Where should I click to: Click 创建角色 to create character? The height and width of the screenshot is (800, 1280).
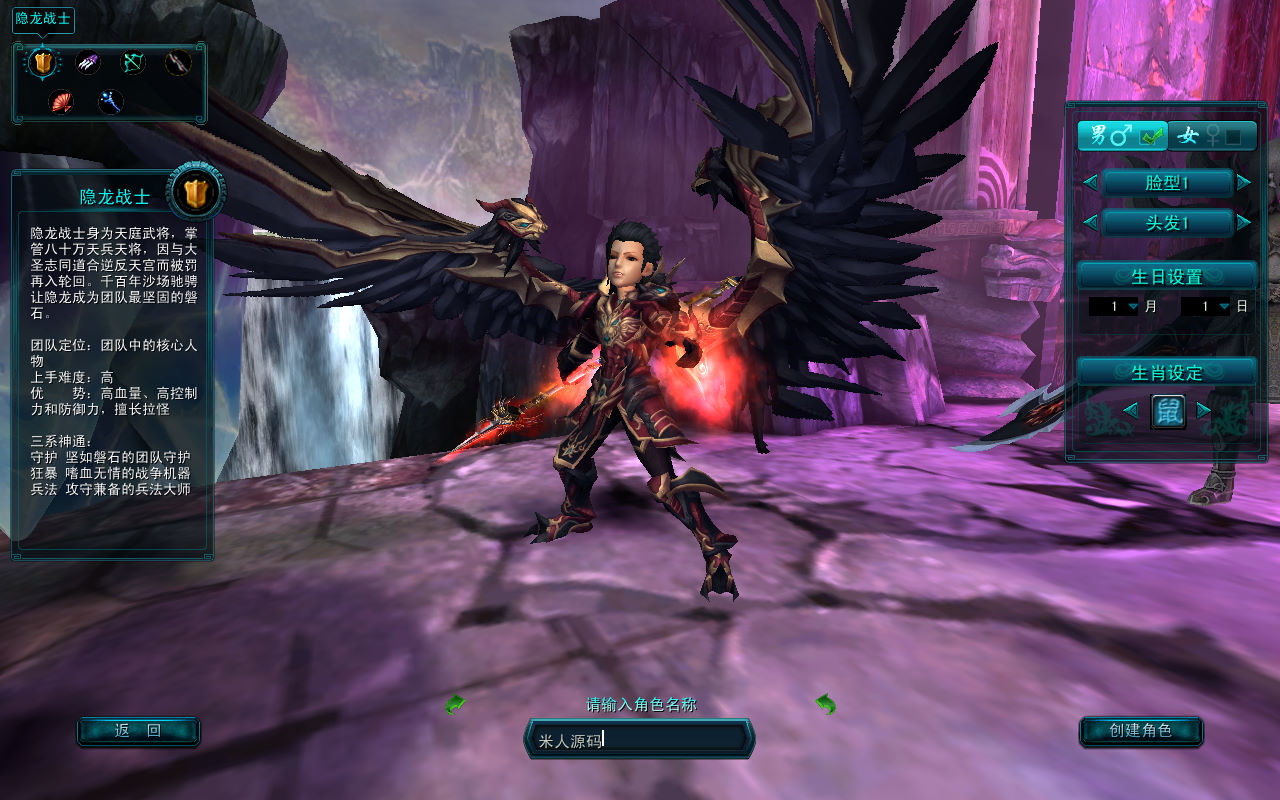1140,731
